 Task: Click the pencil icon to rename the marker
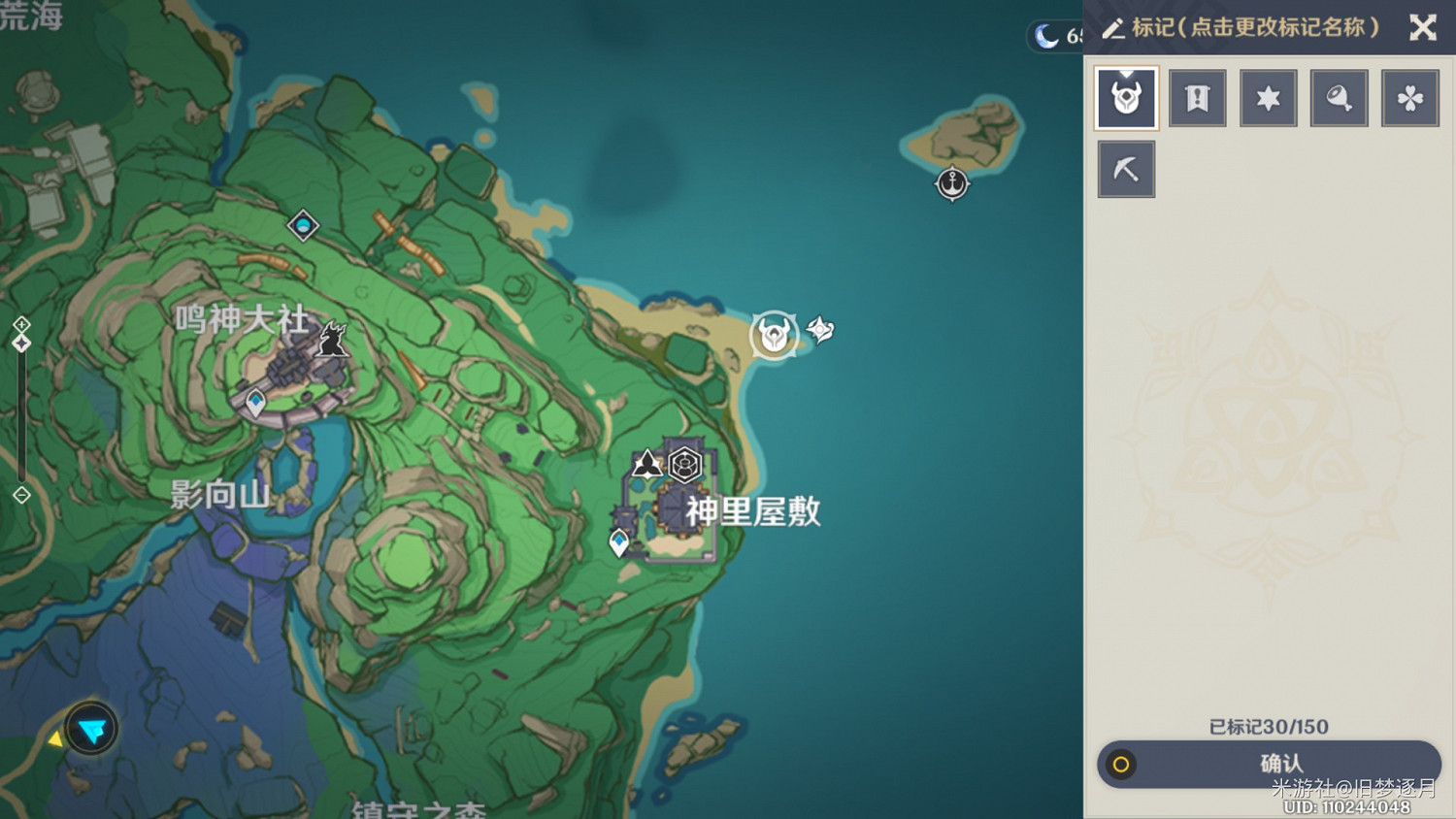pyautogui.click(x=1113, y=28)
